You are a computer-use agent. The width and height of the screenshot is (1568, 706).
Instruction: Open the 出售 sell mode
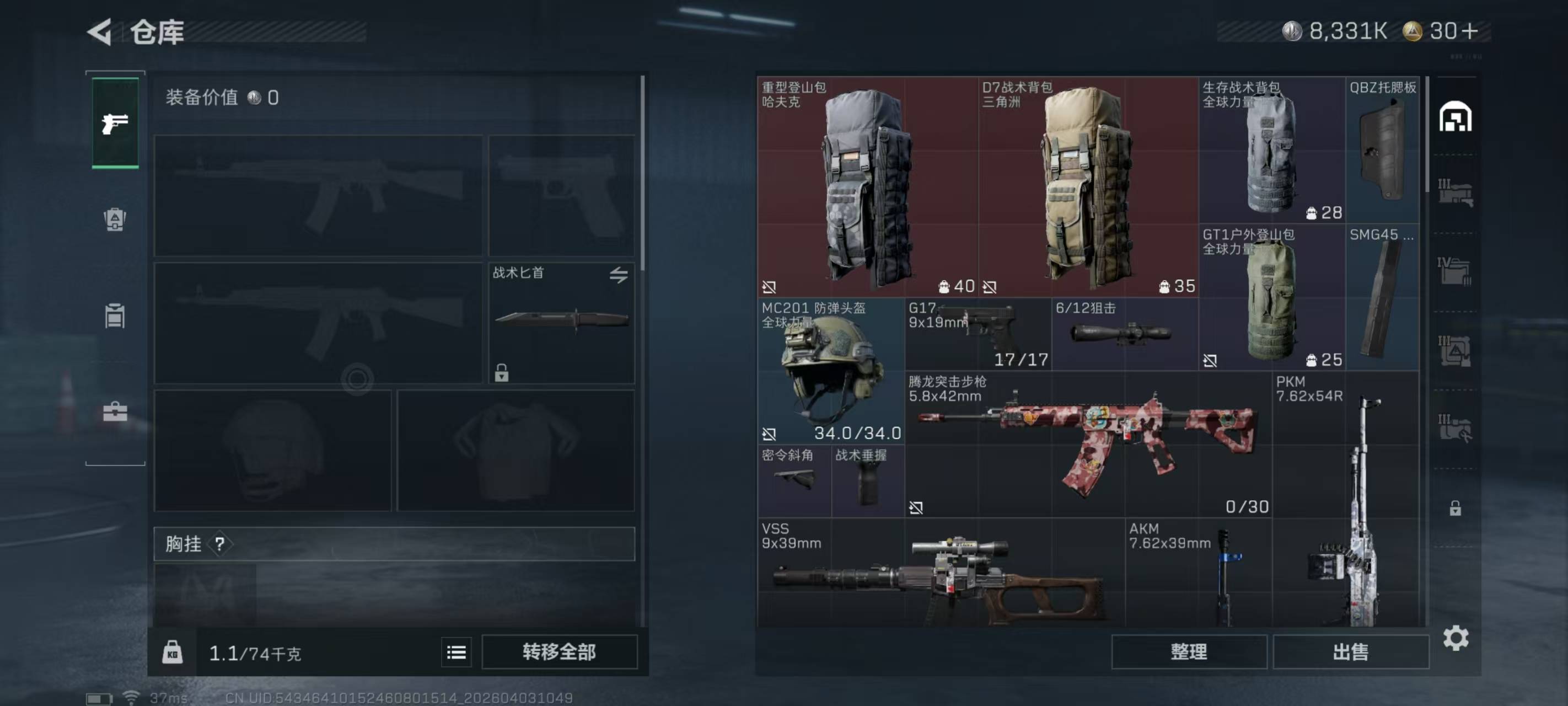pos(1350,652)
